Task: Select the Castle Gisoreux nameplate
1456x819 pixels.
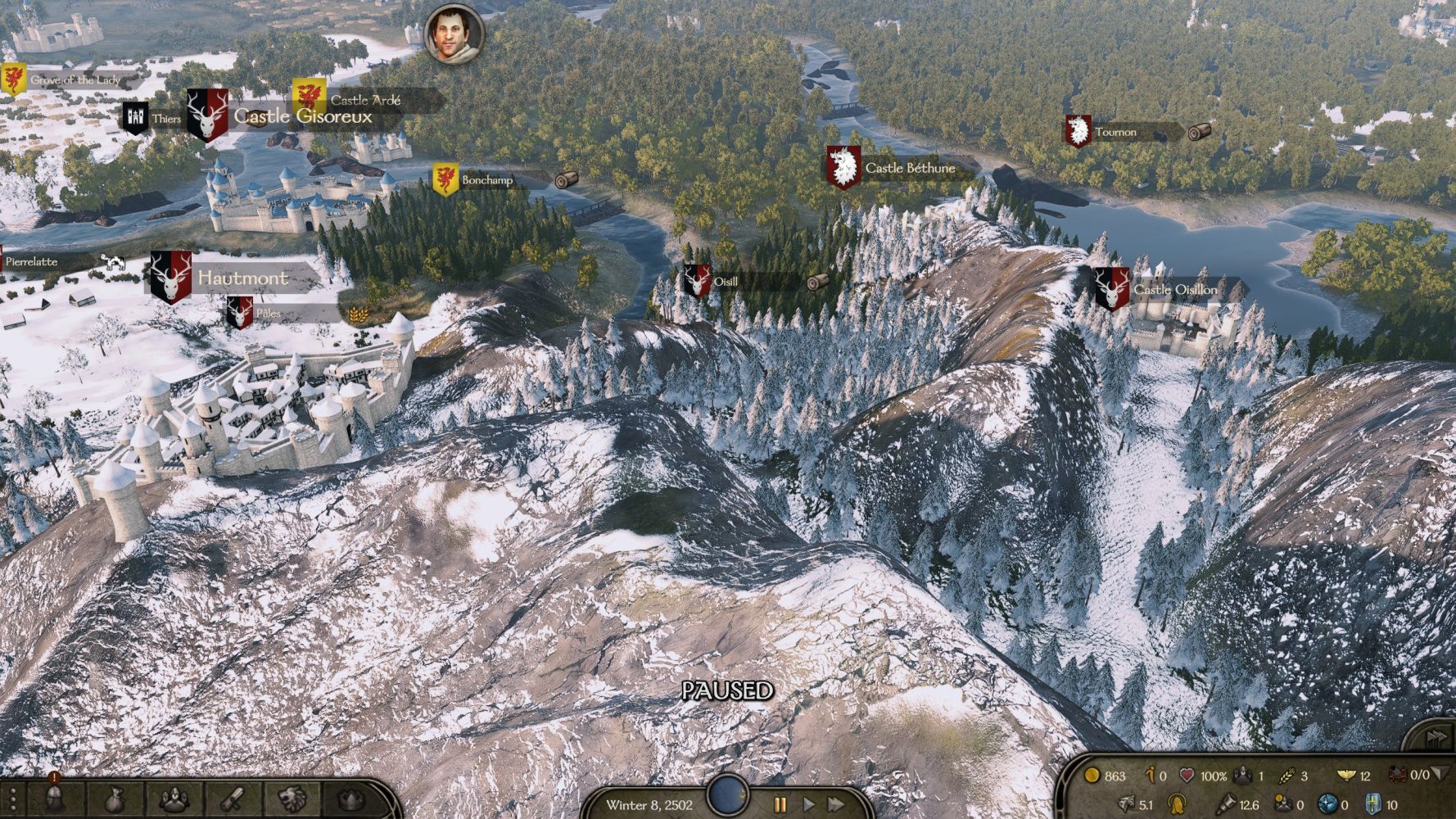Action: point(302,116)
